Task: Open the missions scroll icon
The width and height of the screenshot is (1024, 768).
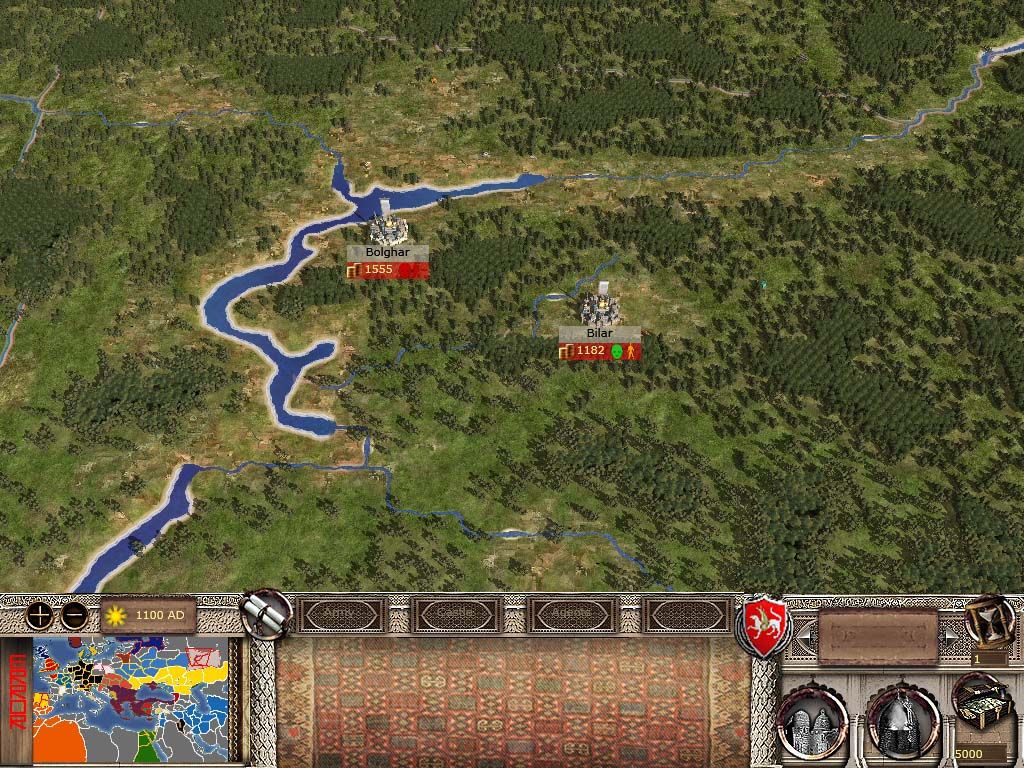Action: 266,613
